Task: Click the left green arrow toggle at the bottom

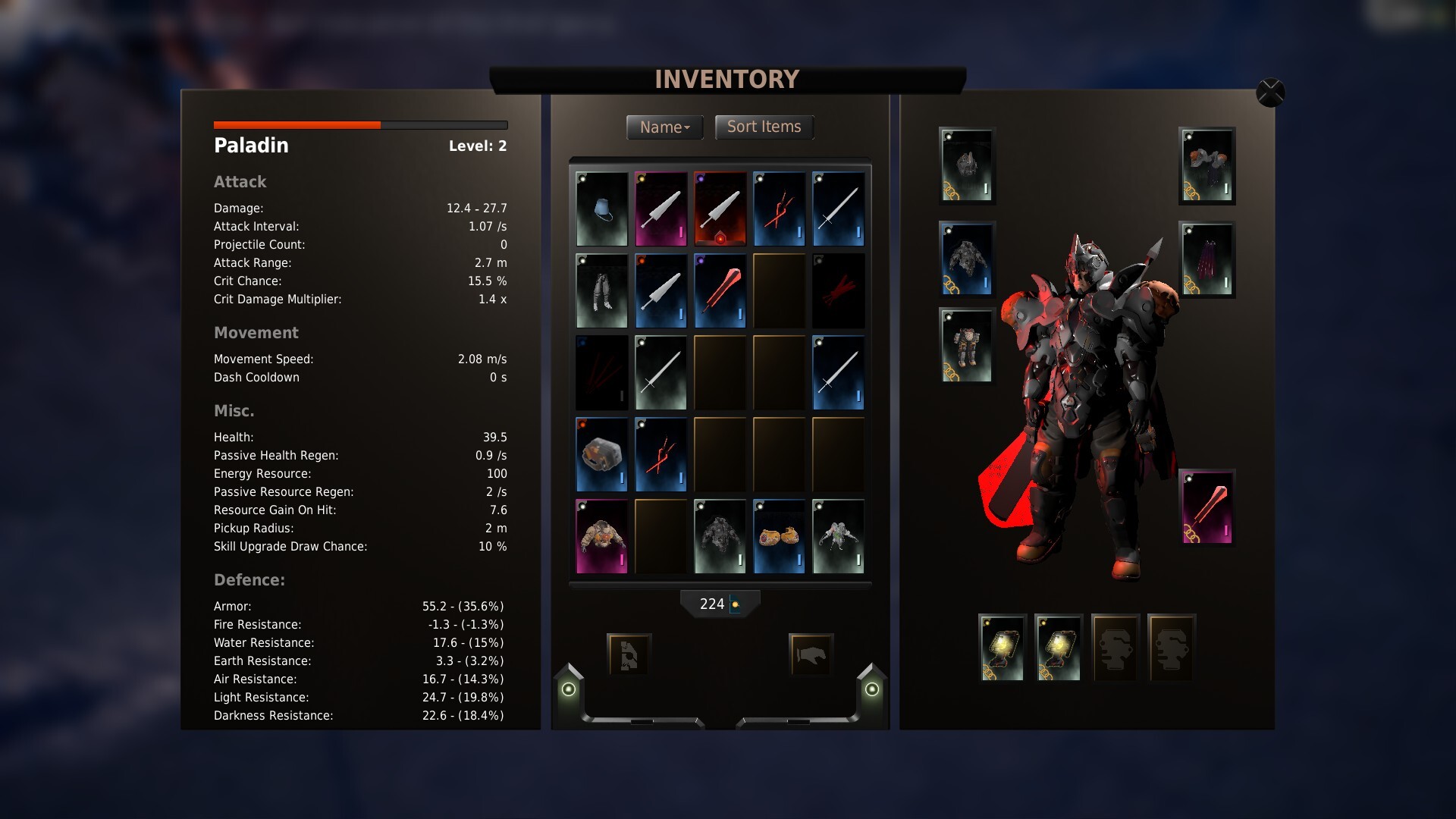Action: (567, 689)
